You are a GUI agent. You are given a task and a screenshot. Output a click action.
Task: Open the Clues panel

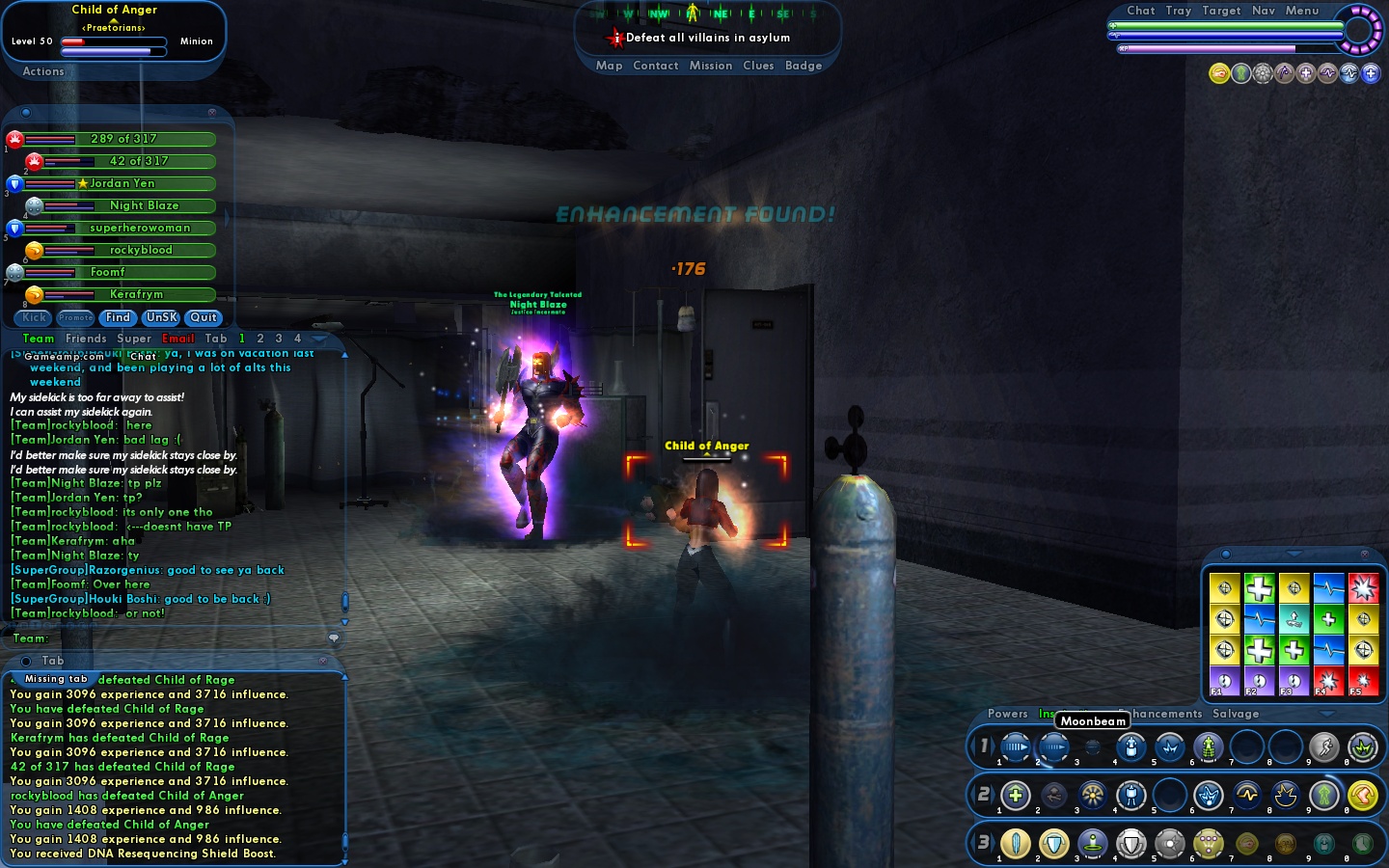click(x=758, y=66)
